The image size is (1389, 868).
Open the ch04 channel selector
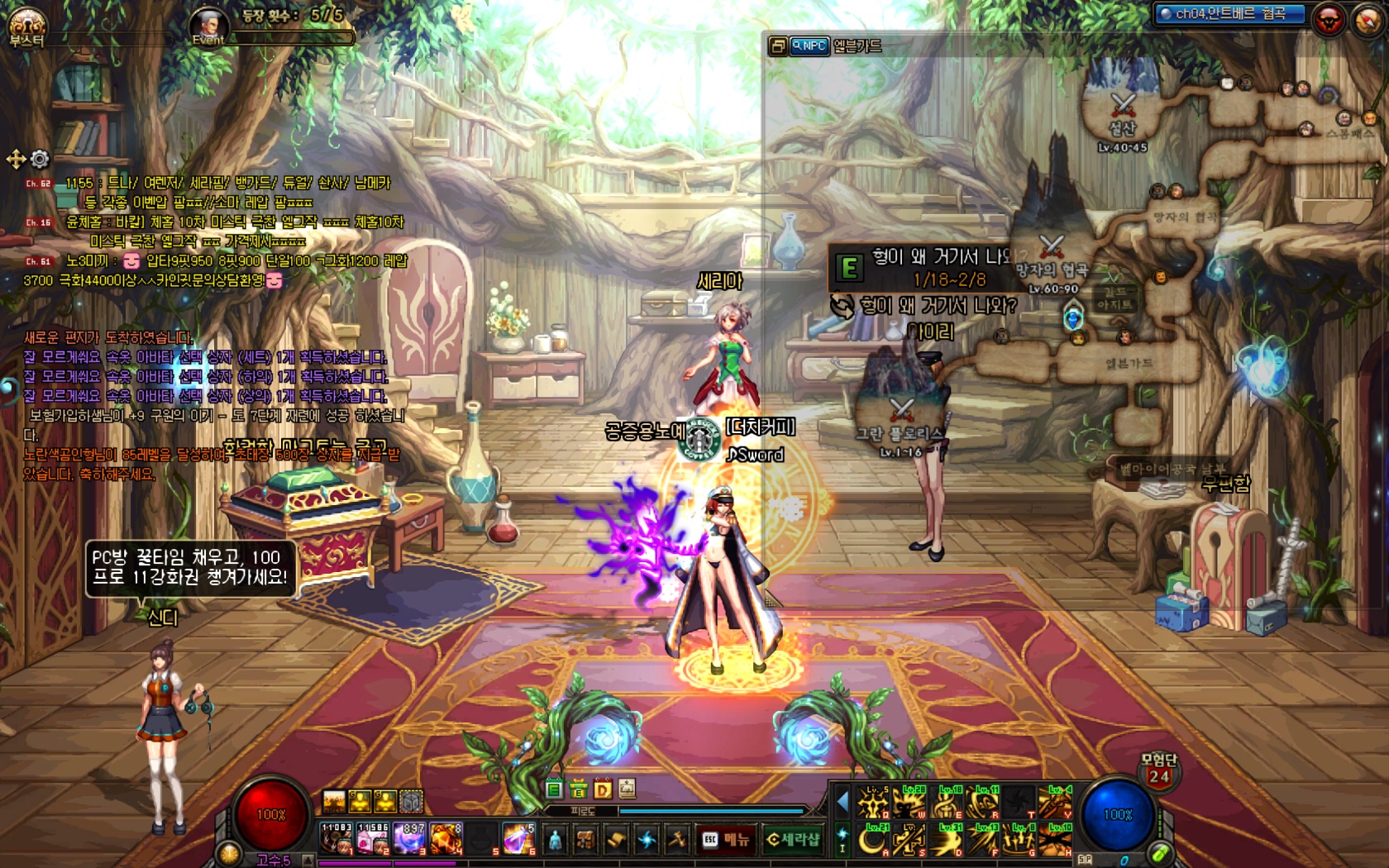coord(1229,14)
